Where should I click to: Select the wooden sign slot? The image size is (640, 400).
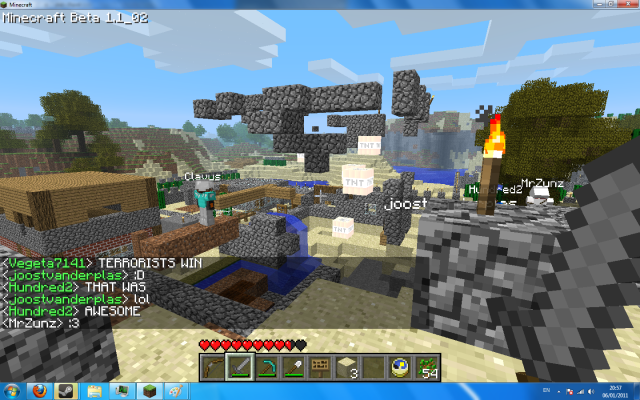[x=320, y=366]
